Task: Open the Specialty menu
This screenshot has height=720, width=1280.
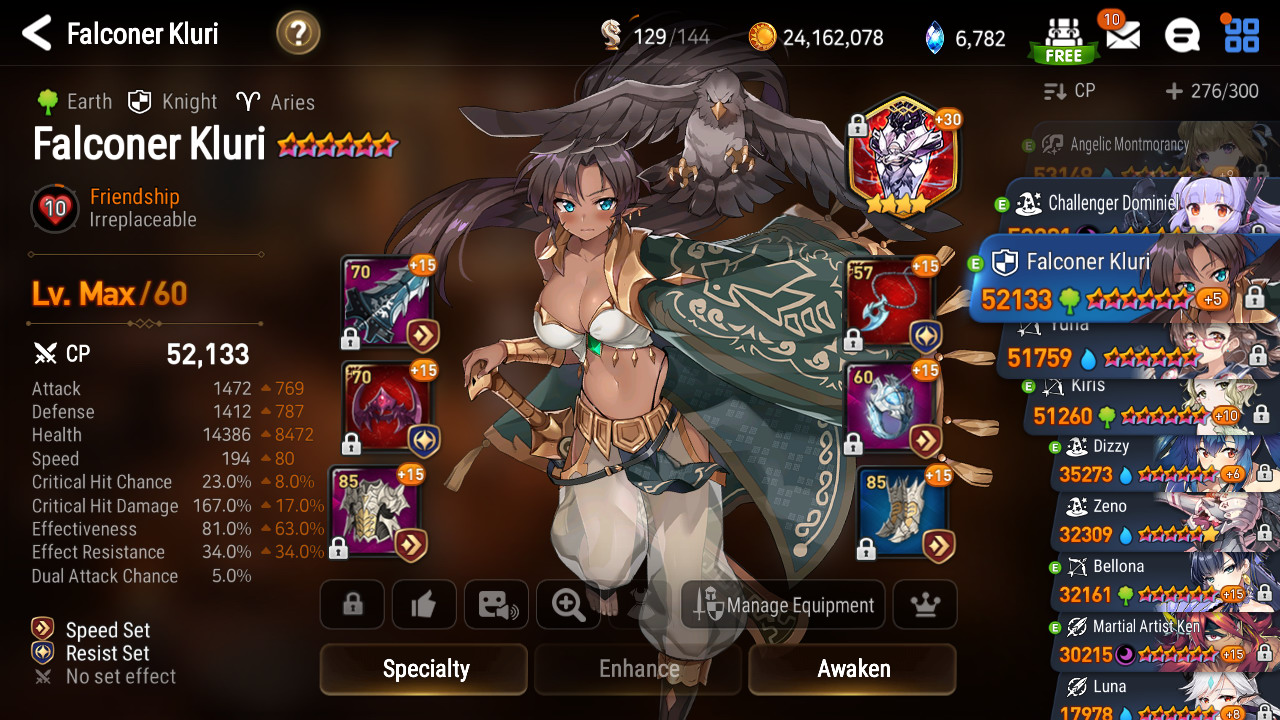Action: click(x=424, y=669)
